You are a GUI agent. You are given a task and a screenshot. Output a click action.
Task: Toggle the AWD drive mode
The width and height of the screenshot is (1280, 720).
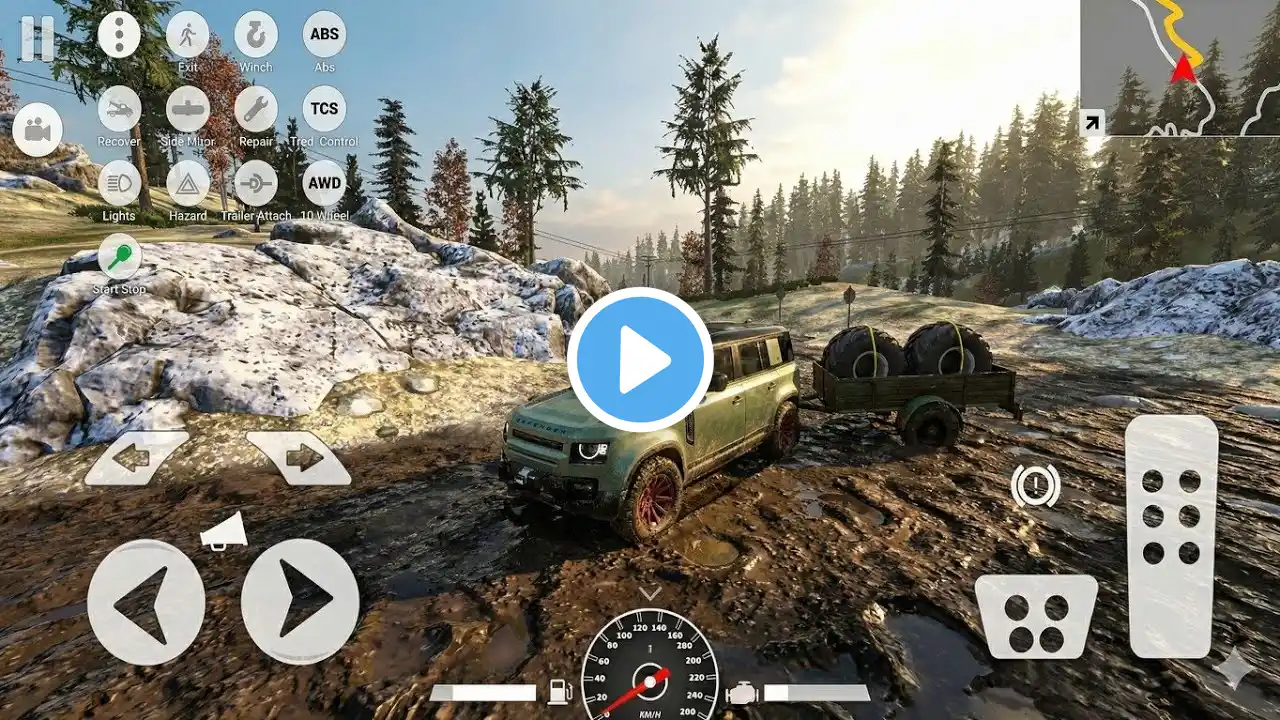pyautogui.click(x=324, y=184)
